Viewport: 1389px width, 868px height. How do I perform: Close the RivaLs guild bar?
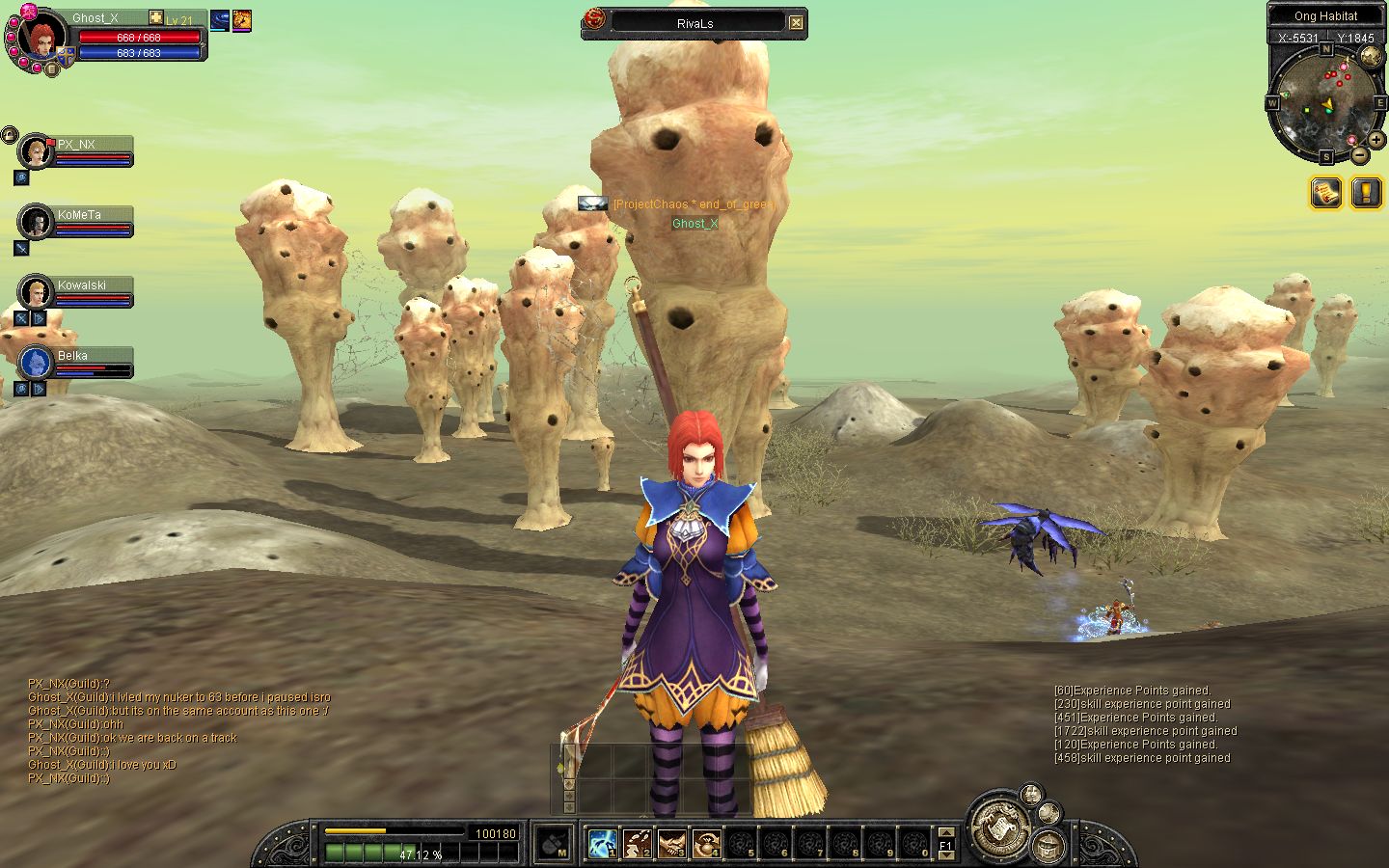click(796, 22)
